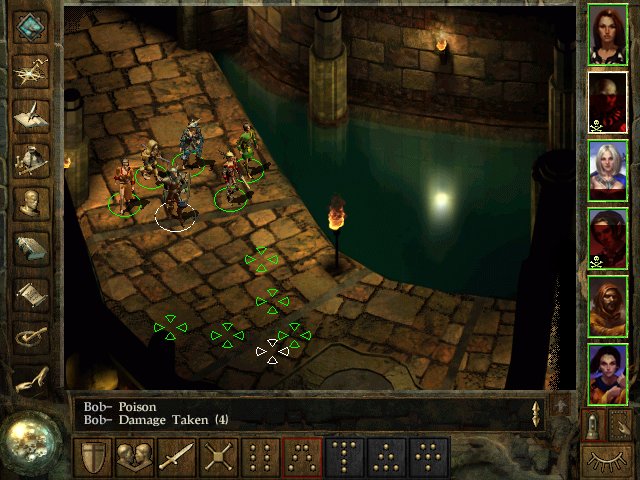Screen dimensions: 640x480
Task: Click the message log scroll arrows
Action: coord(536,413)
